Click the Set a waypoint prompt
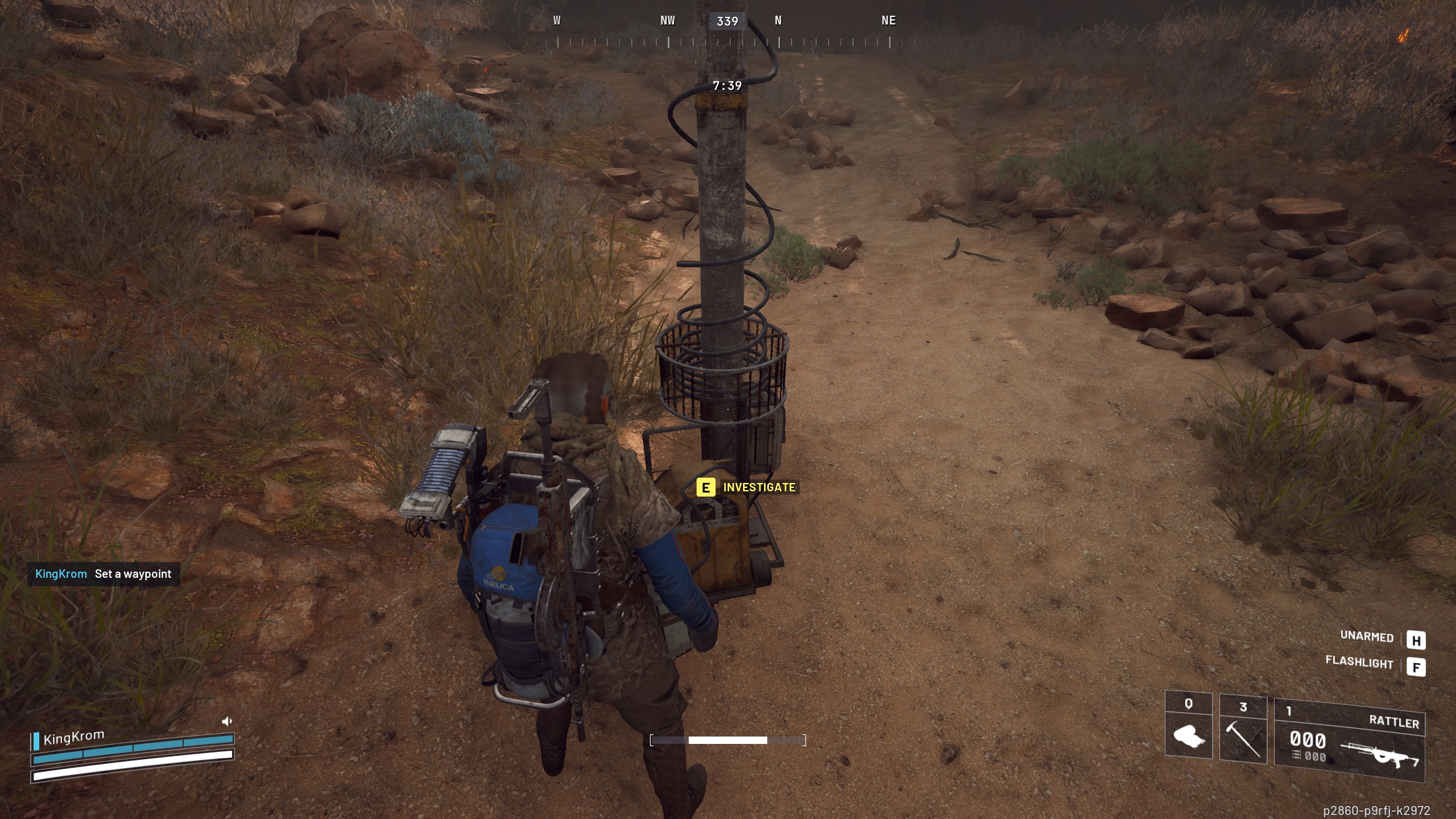 tap(133, 574)
